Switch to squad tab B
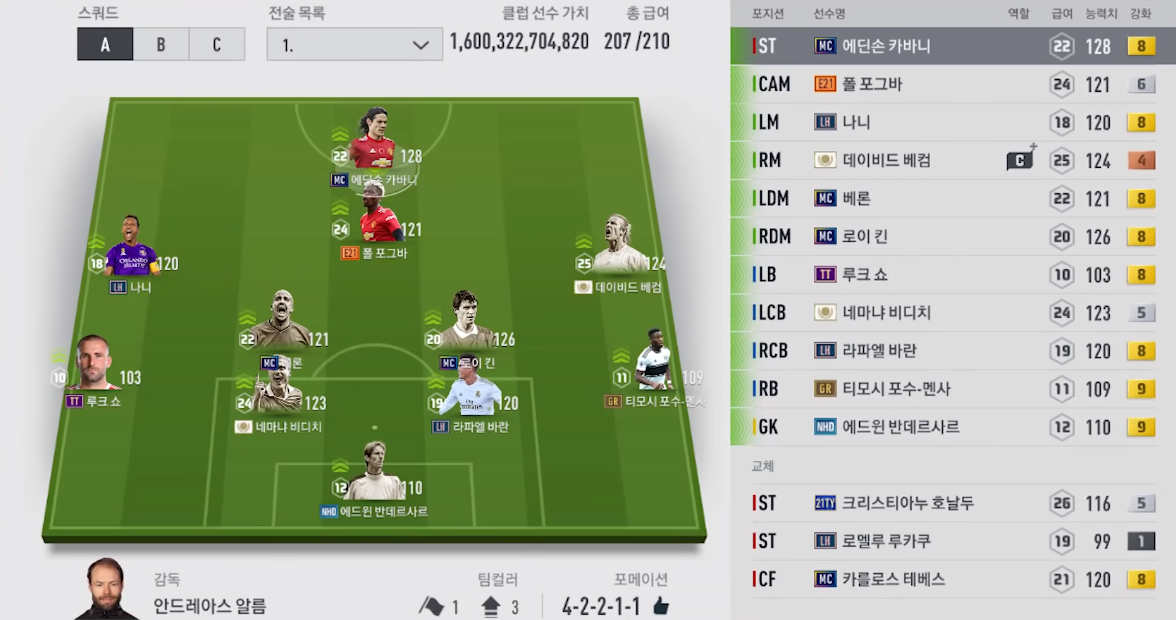 tap(161, 45)
